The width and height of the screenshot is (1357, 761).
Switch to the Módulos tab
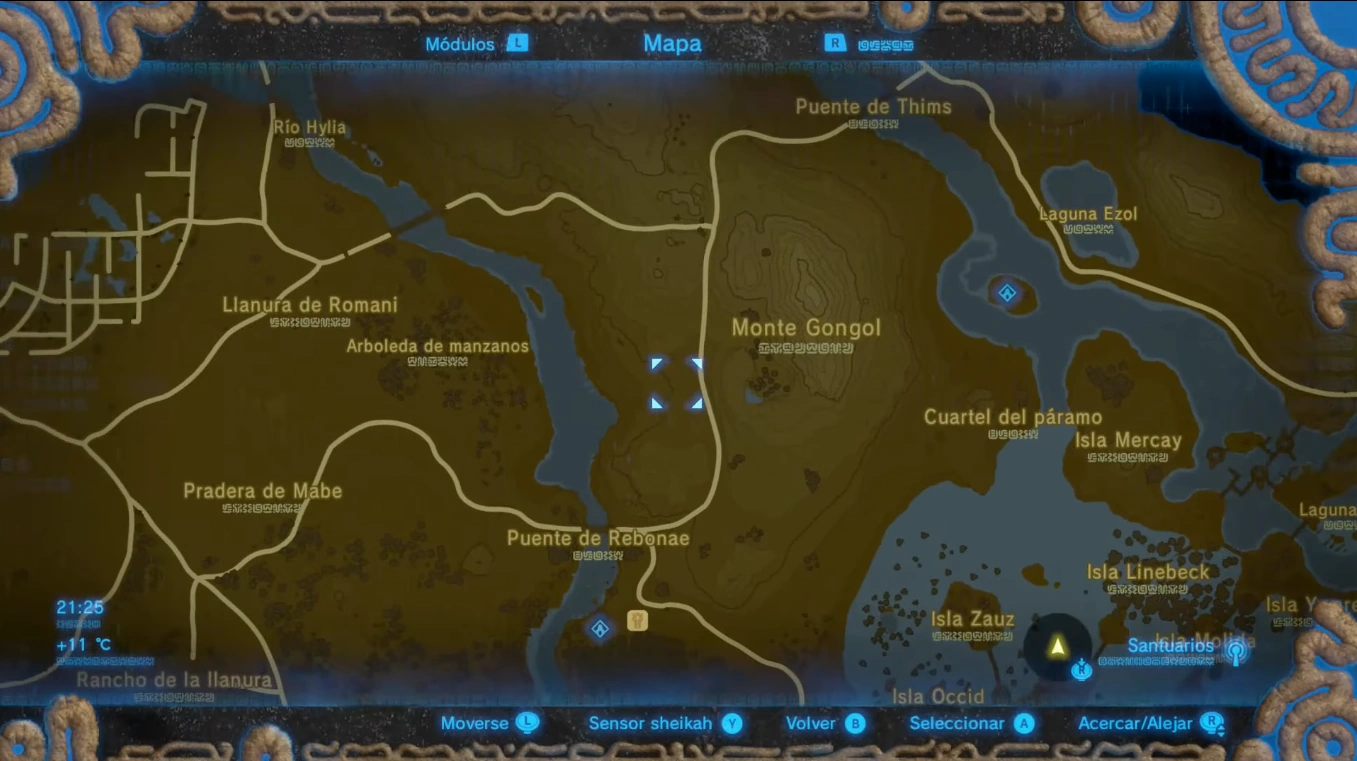pyautogui.click(x=460, y=44)
